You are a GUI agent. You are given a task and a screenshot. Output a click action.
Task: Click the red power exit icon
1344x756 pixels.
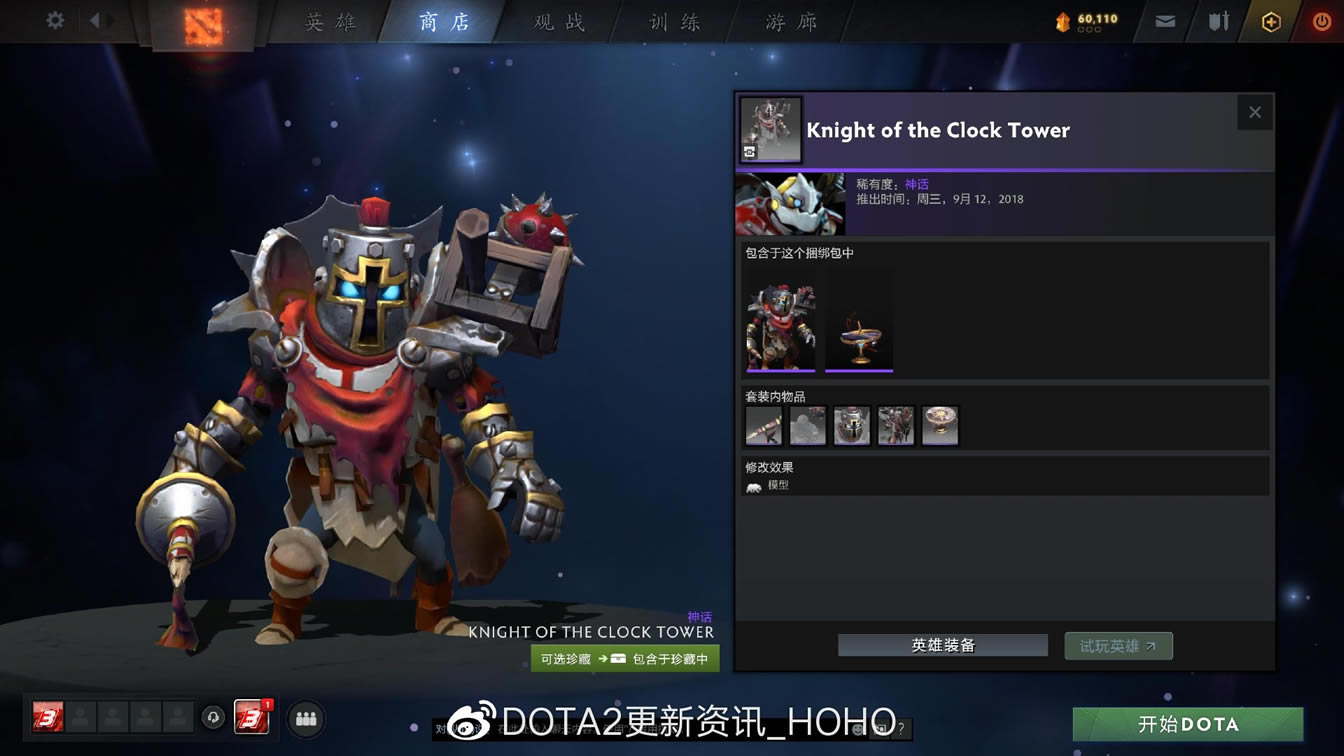(1321, 20)
